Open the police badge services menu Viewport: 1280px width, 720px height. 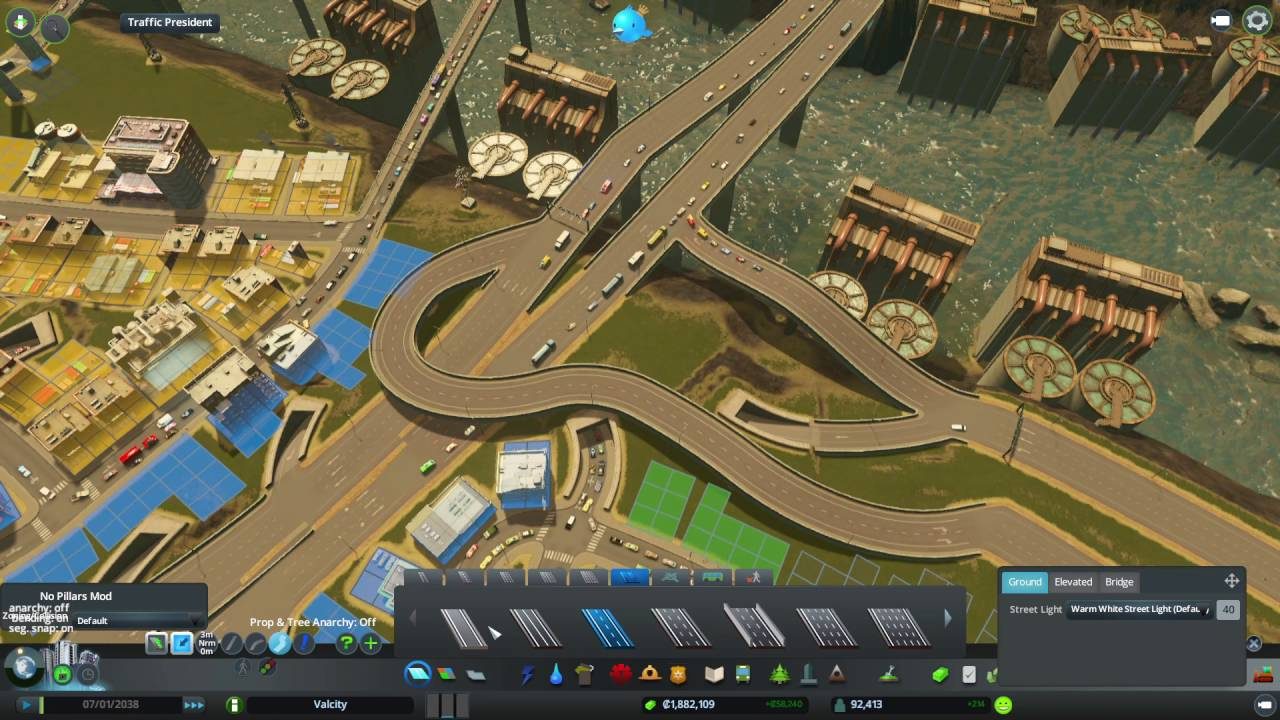(x=680, y=674)
